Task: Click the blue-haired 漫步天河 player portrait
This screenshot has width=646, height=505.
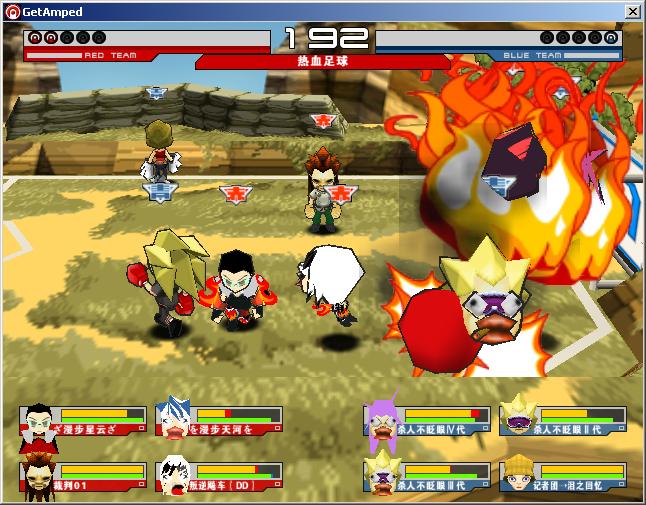Action: tap(173, 421)
